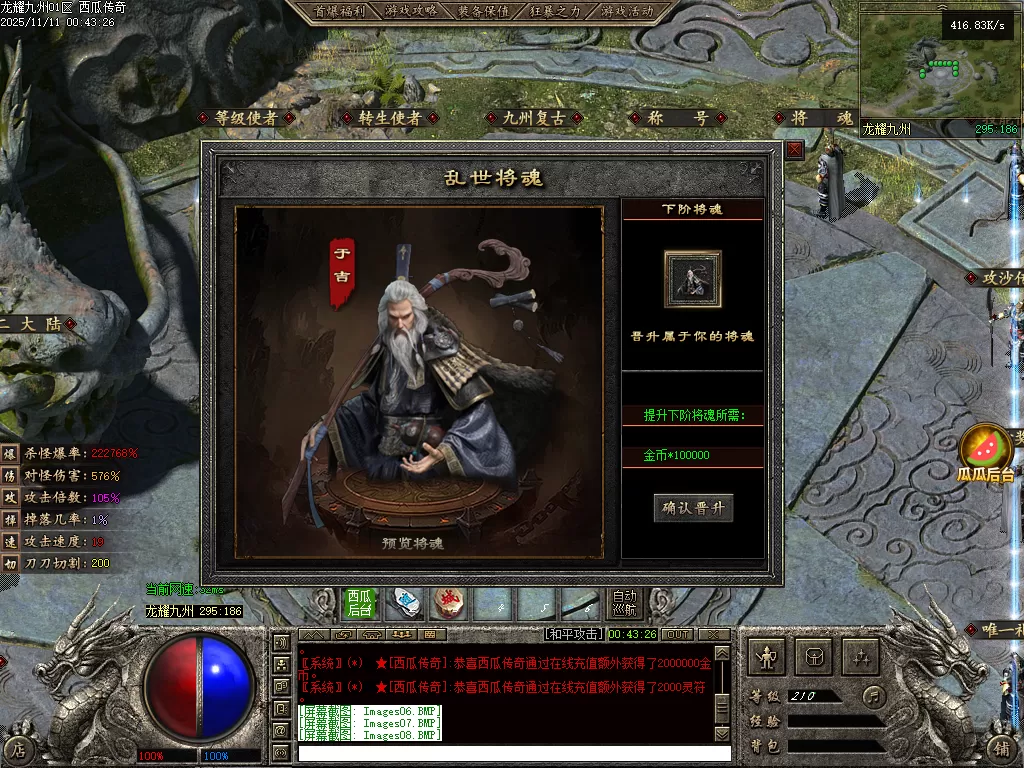Open the 店 shop button
The image size is (1024, 768).
(17, 749)
